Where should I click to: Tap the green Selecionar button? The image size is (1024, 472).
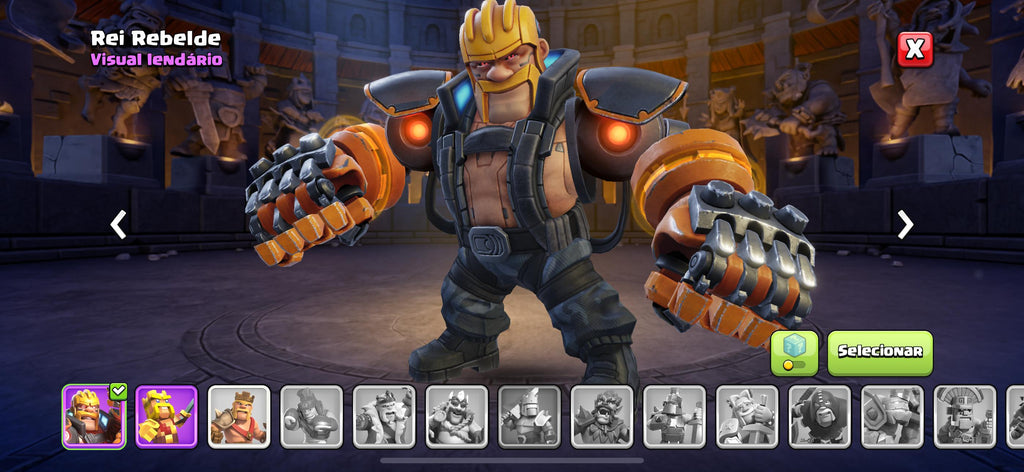pos(879,352)
